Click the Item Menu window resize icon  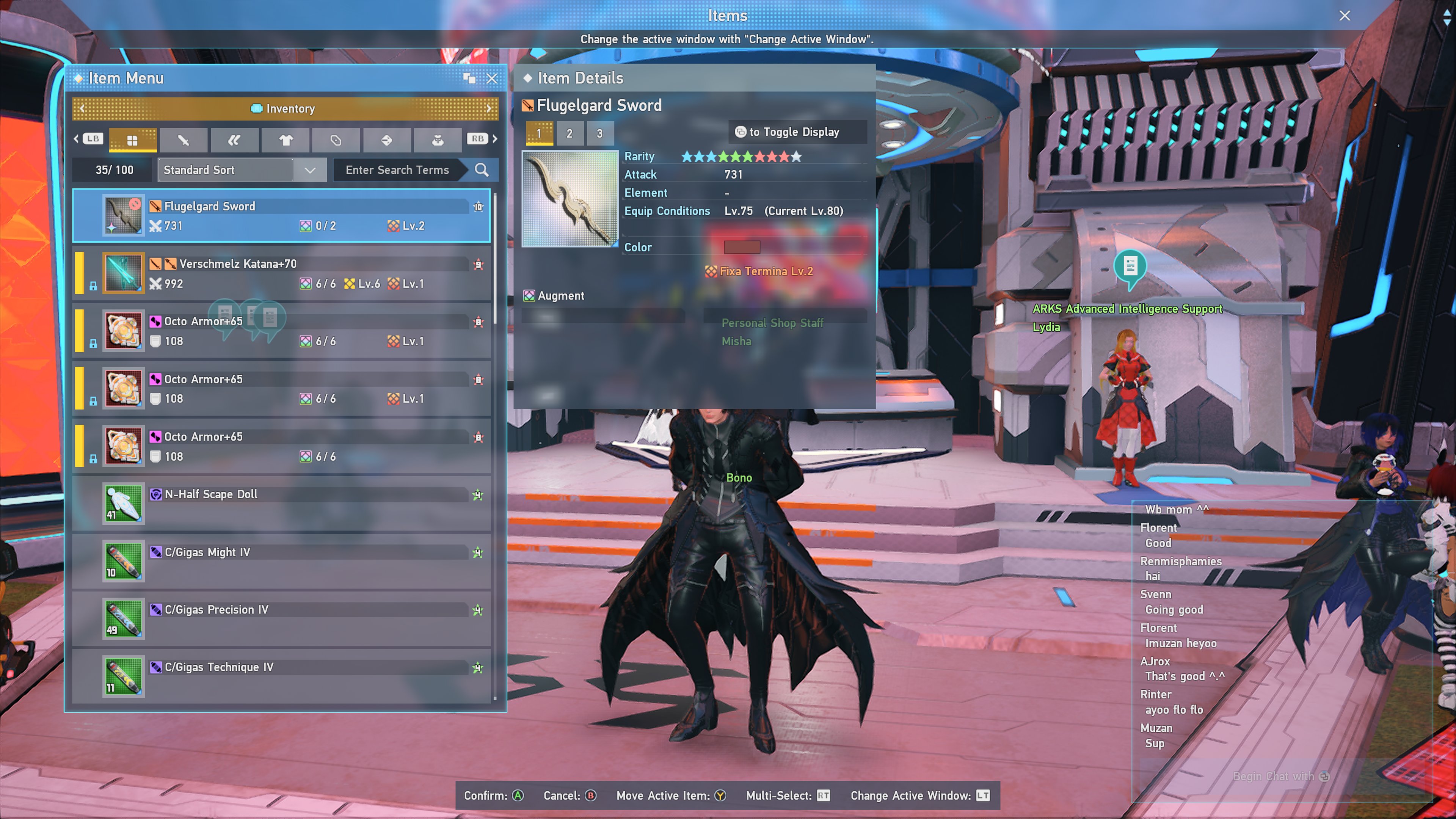[x=469, y=78]
